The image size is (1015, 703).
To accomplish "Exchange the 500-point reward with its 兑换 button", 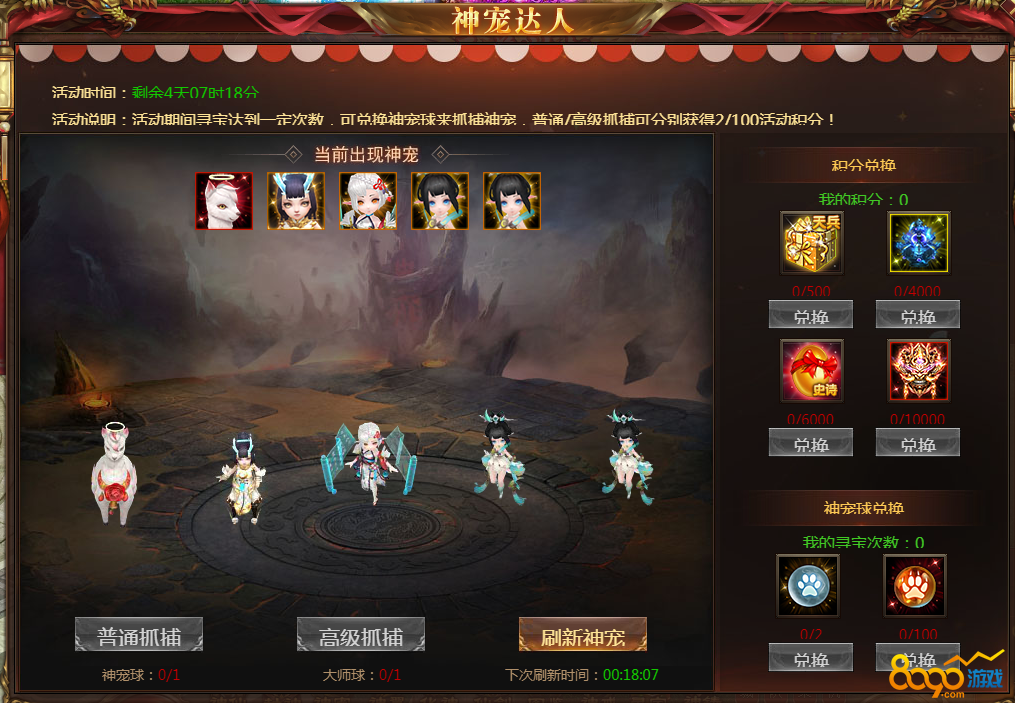I will pyautogui.click(x=811, y=315).
